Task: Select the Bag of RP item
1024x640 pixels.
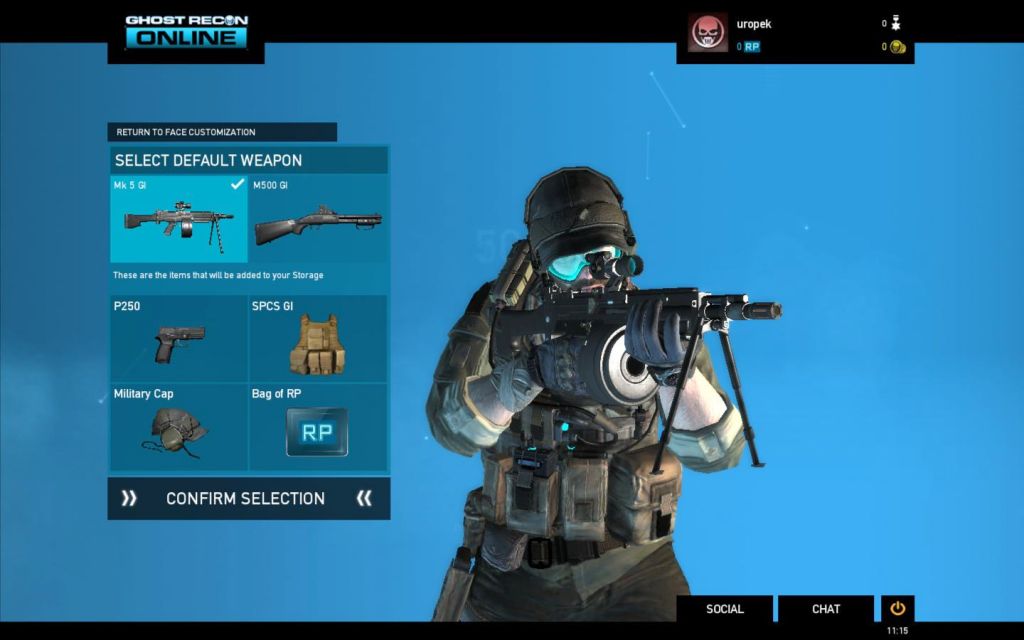Action: [318, 427]
